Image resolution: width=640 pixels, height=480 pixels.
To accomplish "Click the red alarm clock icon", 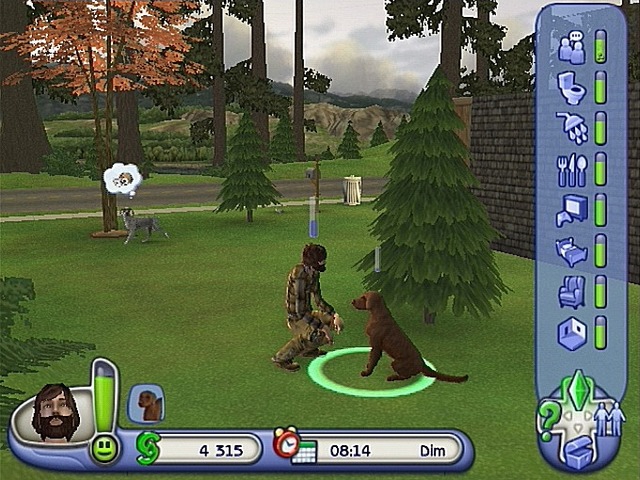I will point(286,443).
